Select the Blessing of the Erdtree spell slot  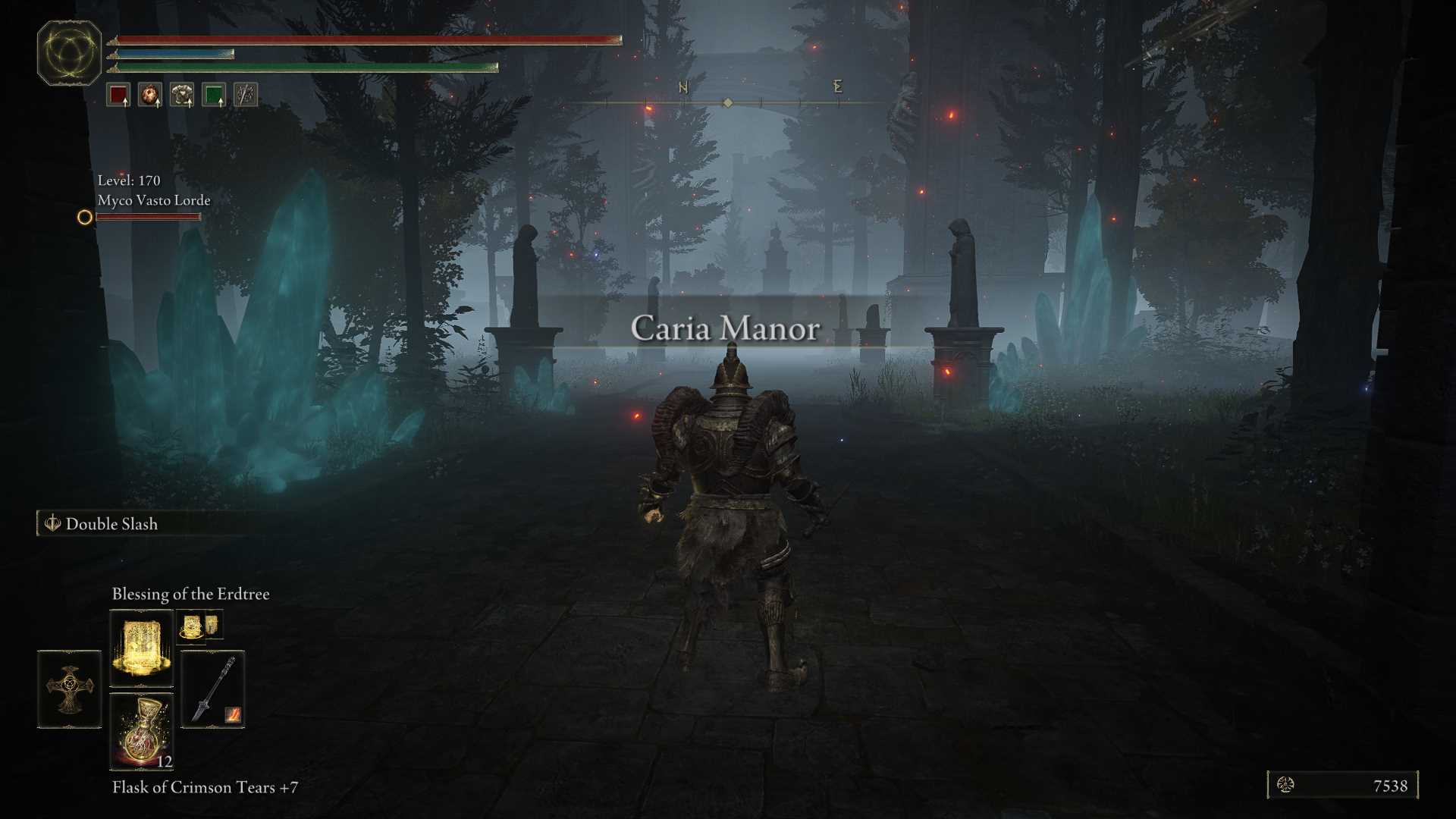pyautogui.click(x=141, y=648)
